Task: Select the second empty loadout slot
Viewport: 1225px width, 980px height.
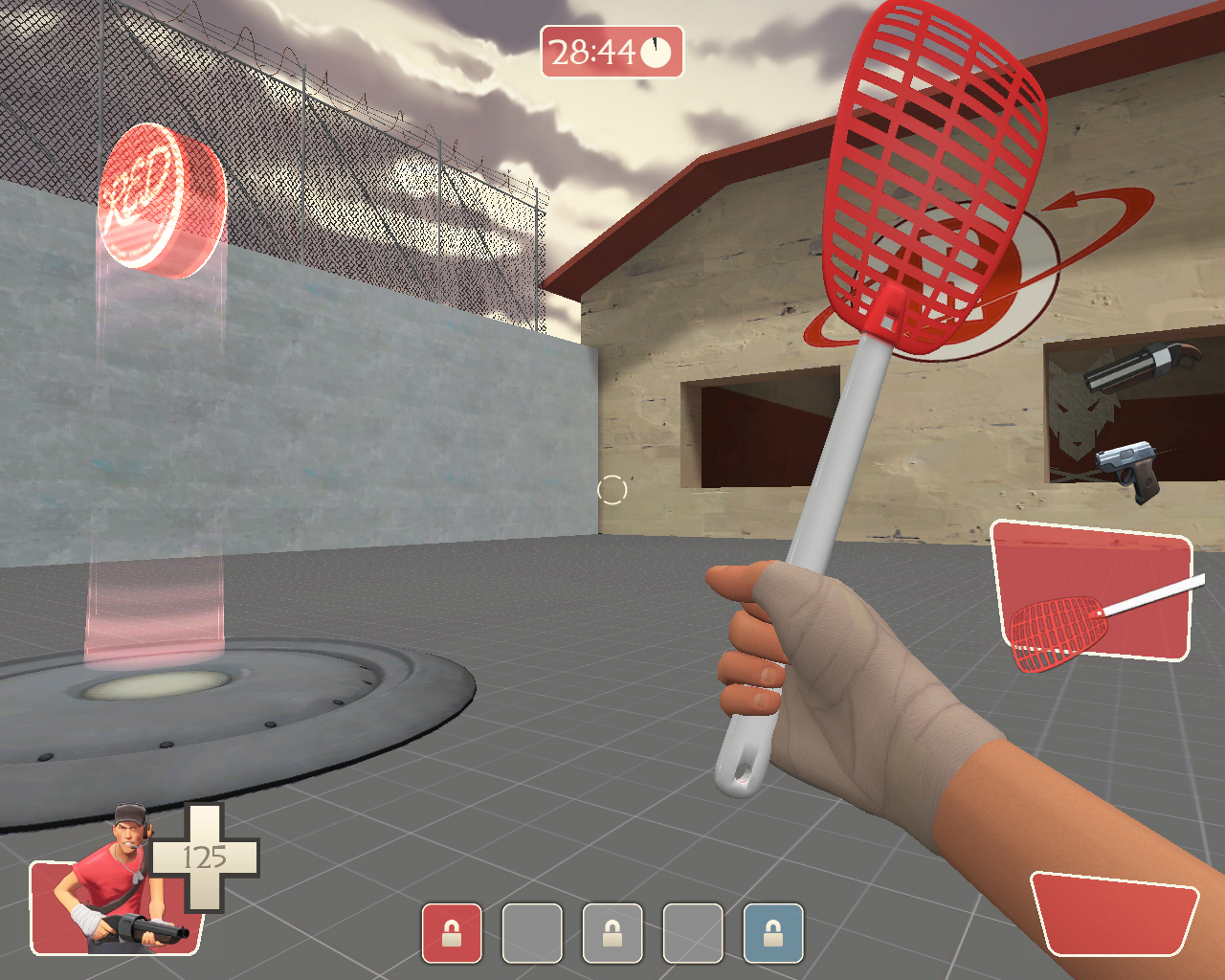Action: tap(532, 931)
